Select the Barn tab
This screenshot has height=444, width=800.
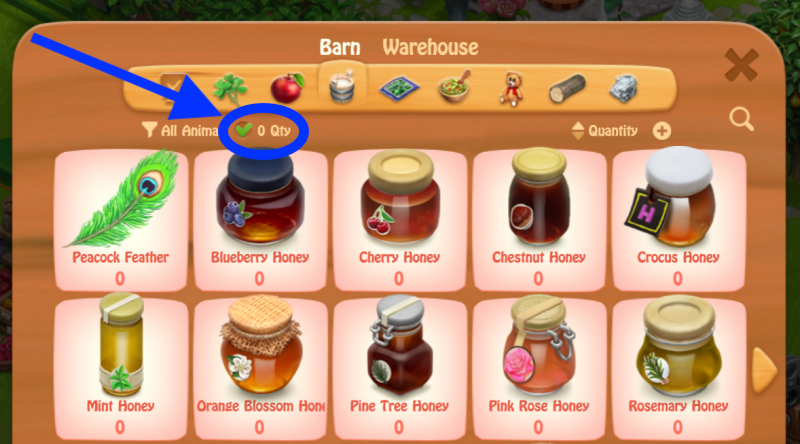[340, 47]
